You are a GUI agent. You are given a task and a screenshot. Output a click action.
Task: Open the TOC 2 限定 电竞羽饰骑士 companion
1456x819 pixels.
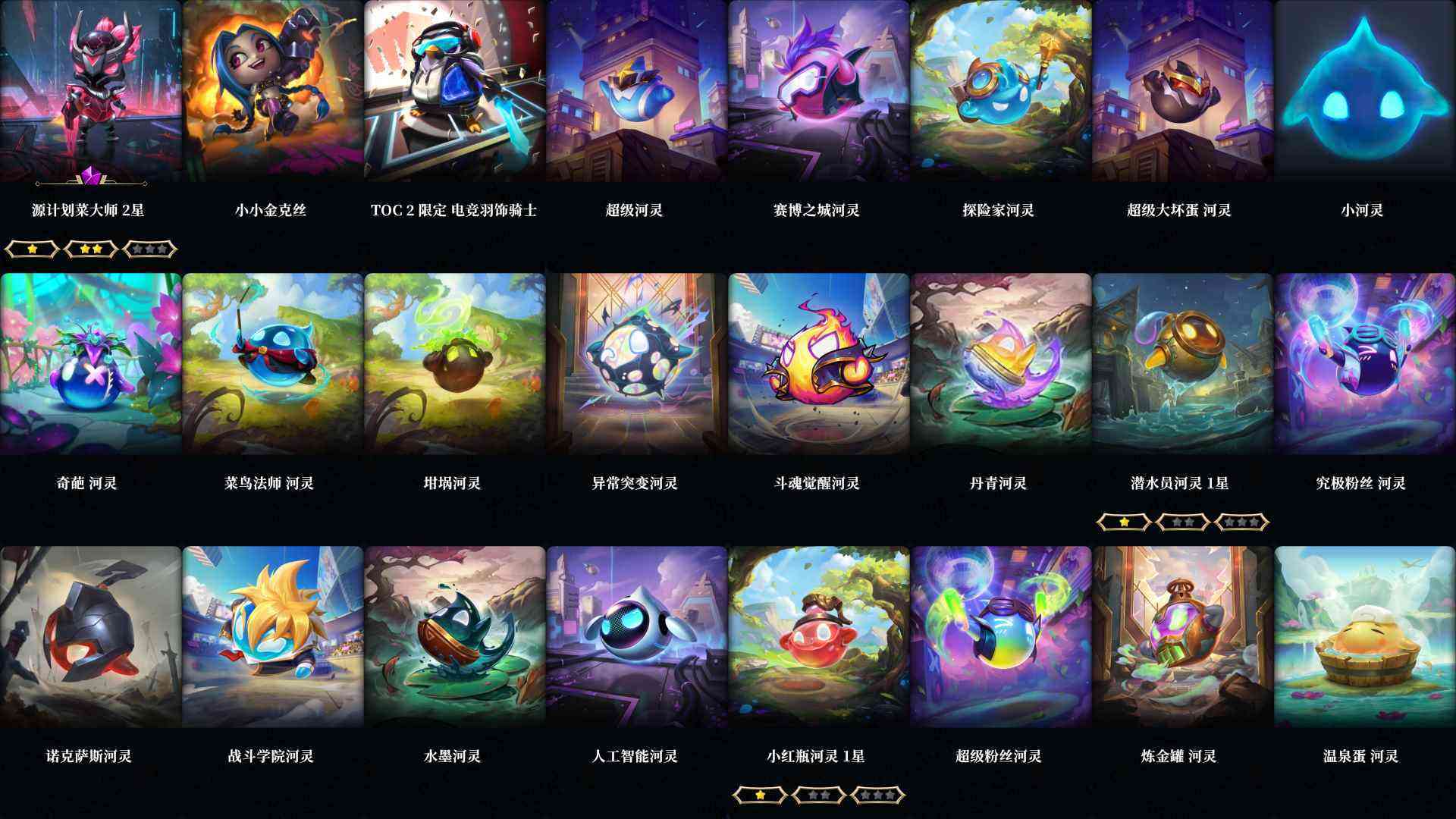pyautogui.click(x=453, y=91)
